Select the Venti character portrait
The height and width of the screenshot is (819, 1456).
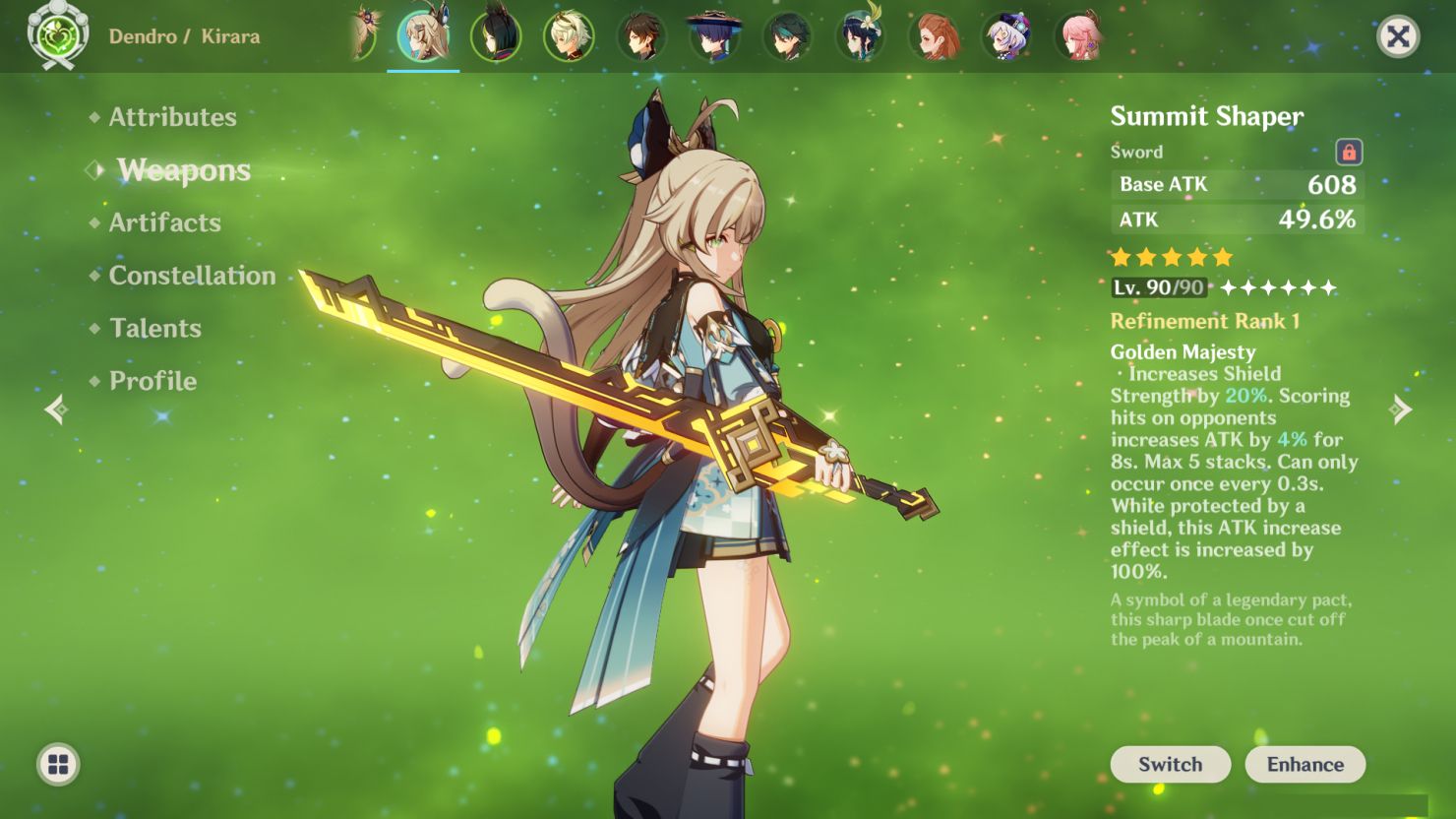click(x=861, y=36)
